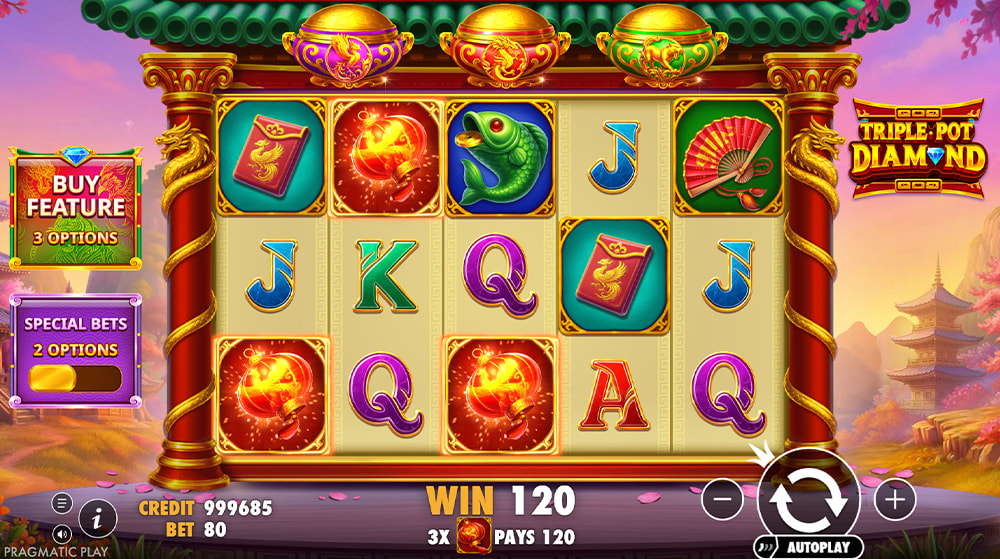The image size is (1000, 559).
Task: Toggle the Special Bets switch
Action: click(76, 378)
